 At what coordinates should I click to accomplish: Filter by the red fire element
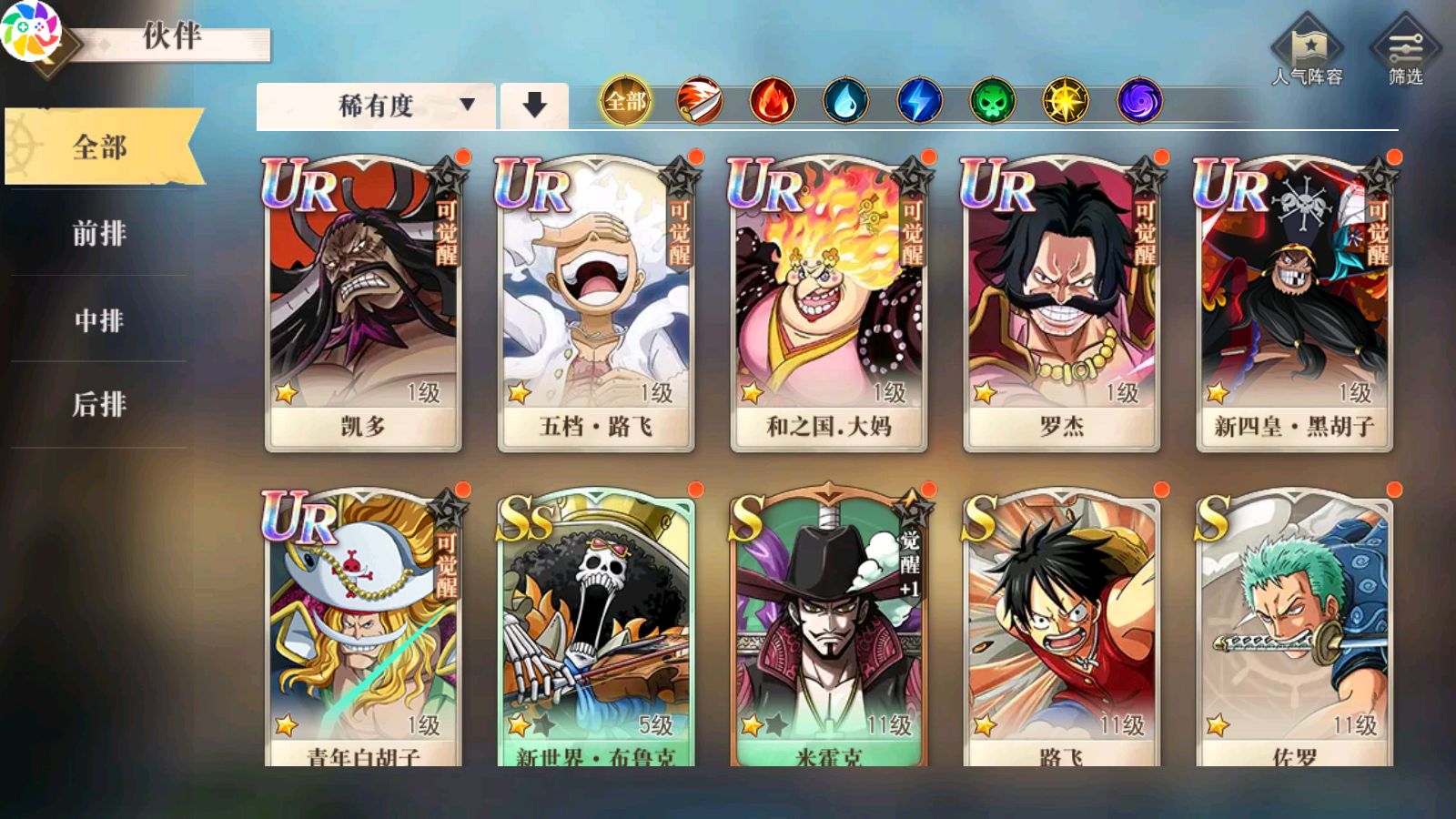(773, 100)
